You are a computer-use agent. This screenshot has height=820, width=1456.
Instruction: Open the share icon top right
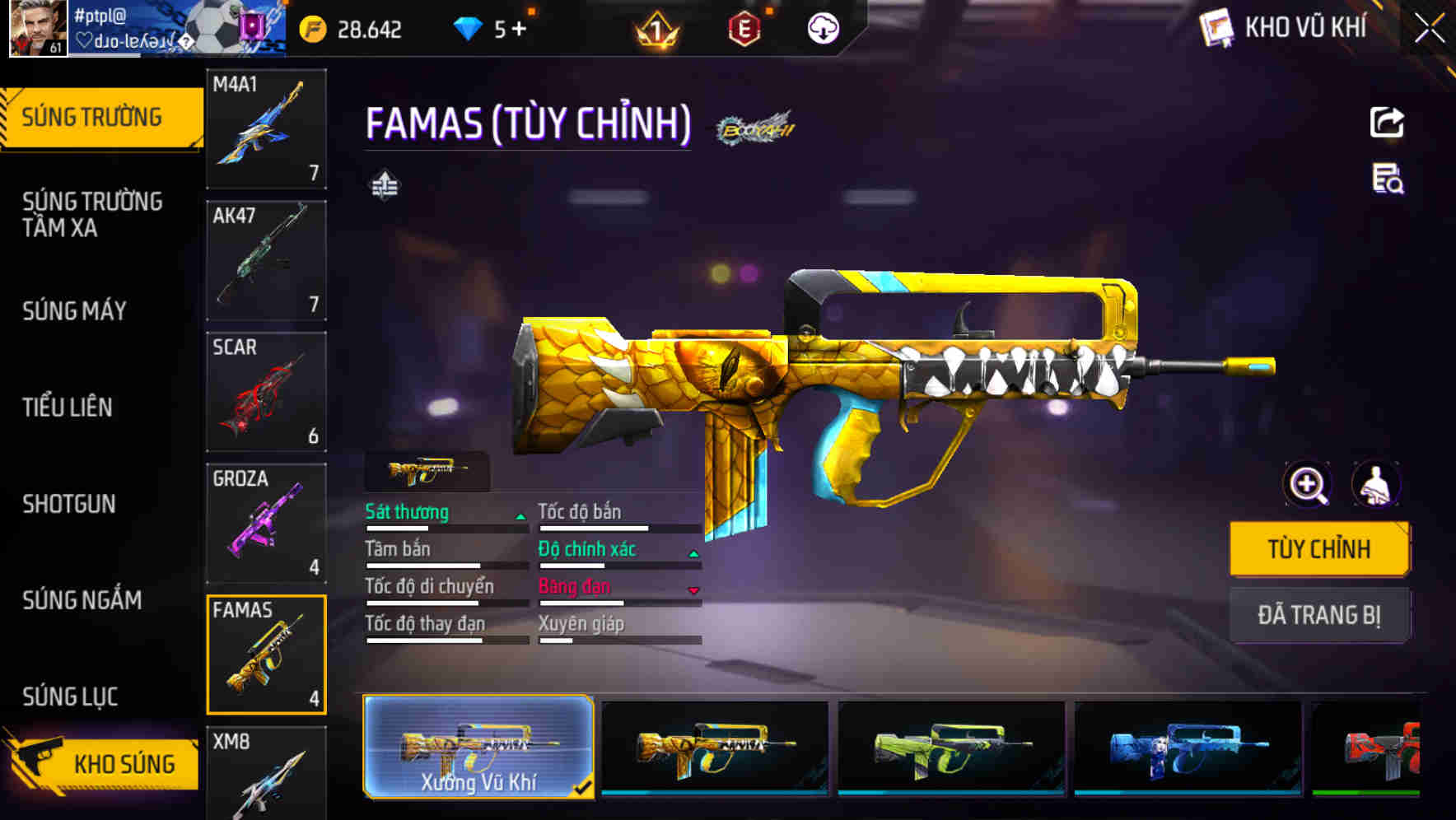point(1388,122)
